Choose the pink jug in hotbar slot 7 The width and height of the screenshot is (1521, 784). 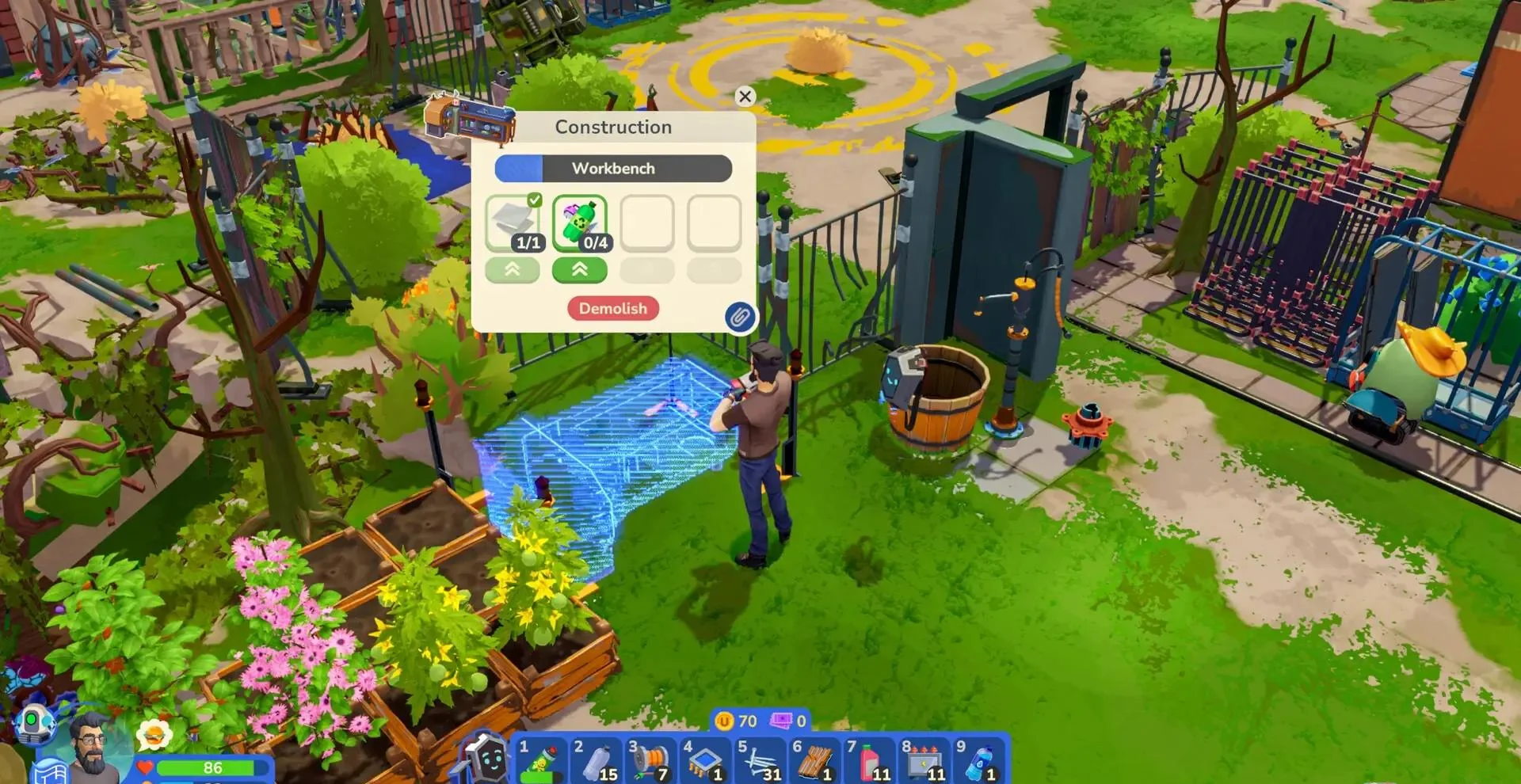tap(869, 760)
